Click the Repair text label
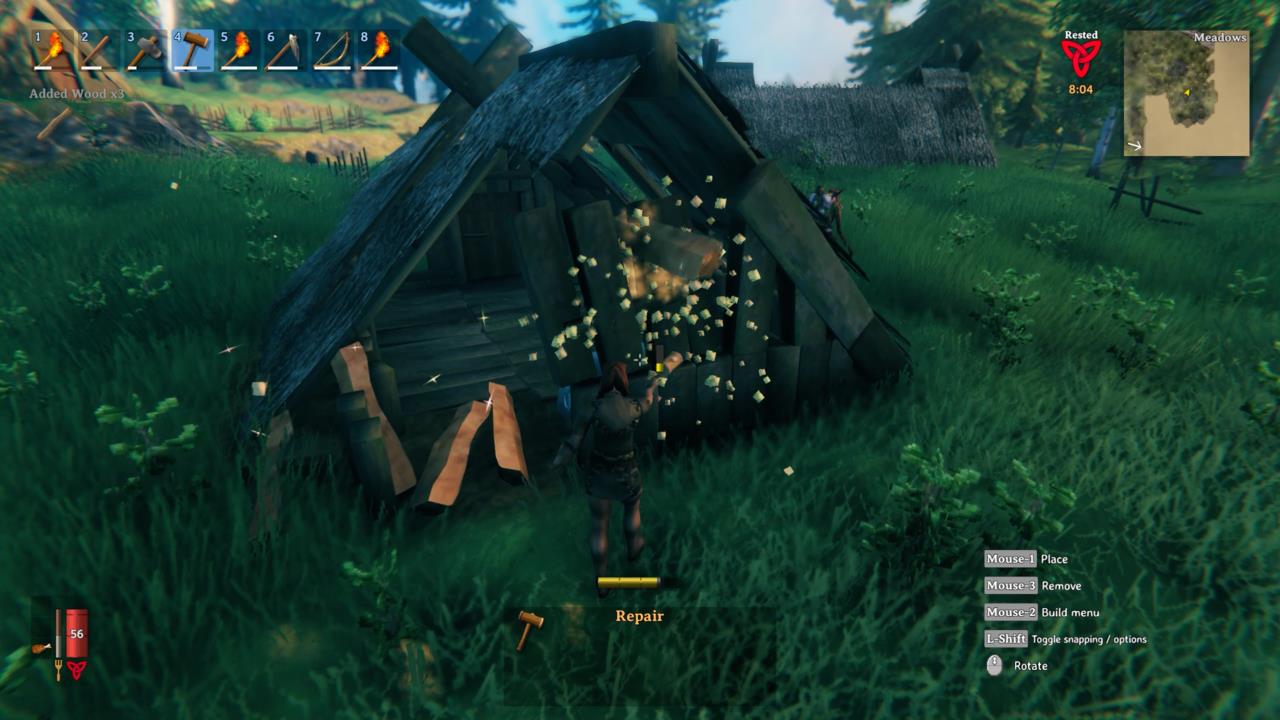 click(640, 616)
